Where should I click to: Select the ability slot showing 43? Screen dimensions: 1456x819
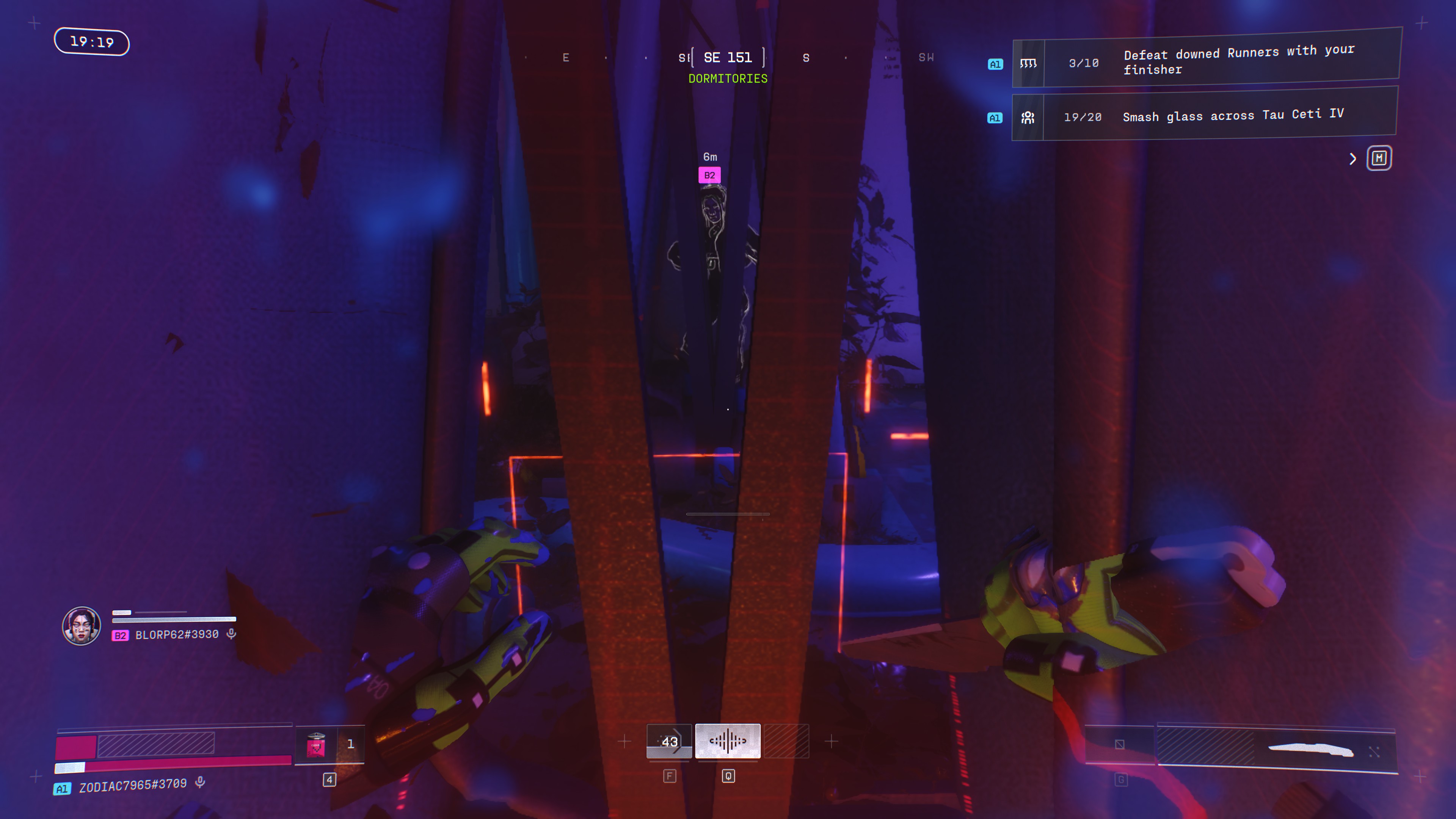click(669, 741)
